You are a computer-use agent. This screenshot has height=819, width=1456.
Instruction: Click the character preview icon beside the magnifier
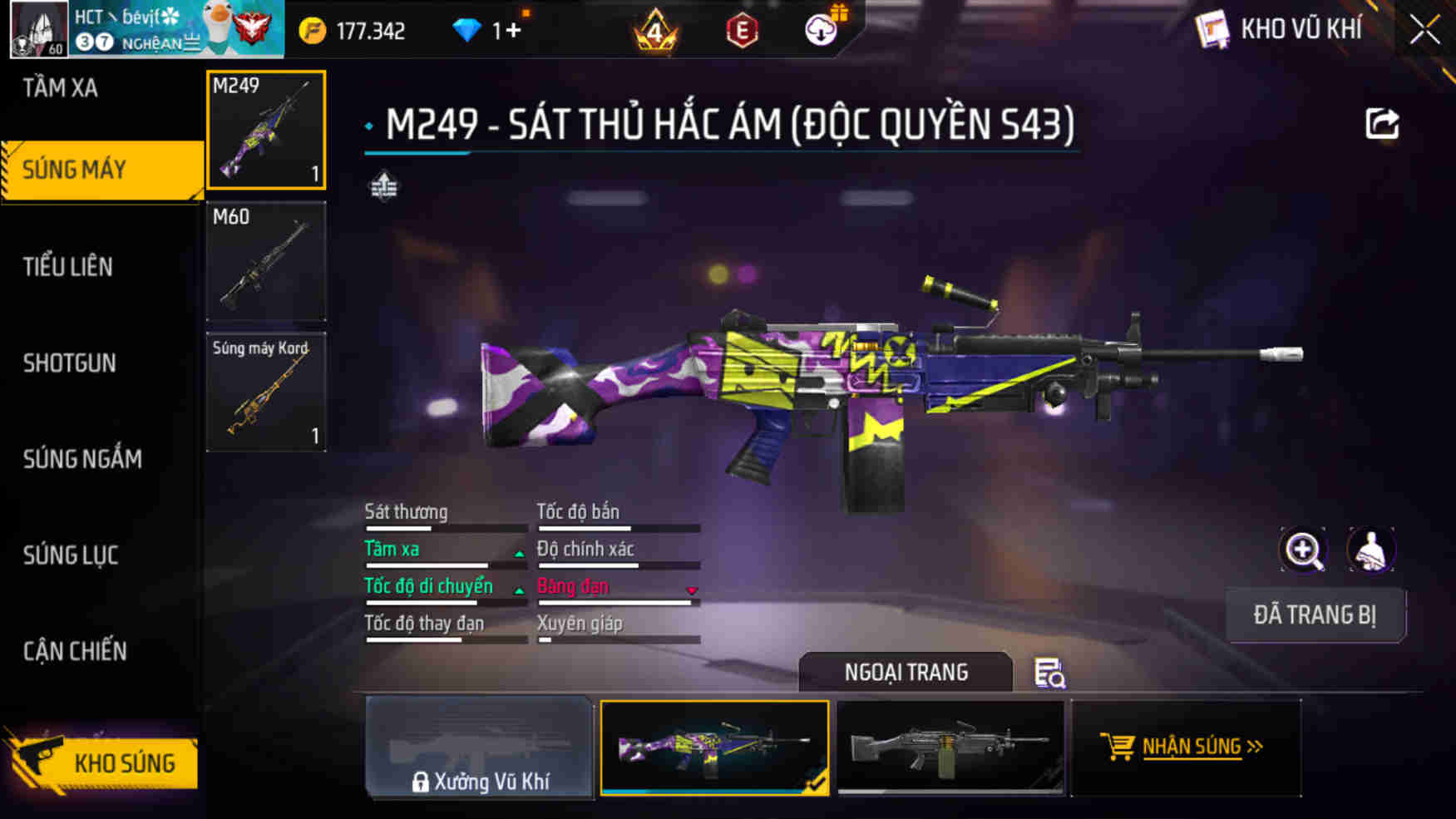pyautogui.click(x=1372, y=550)
